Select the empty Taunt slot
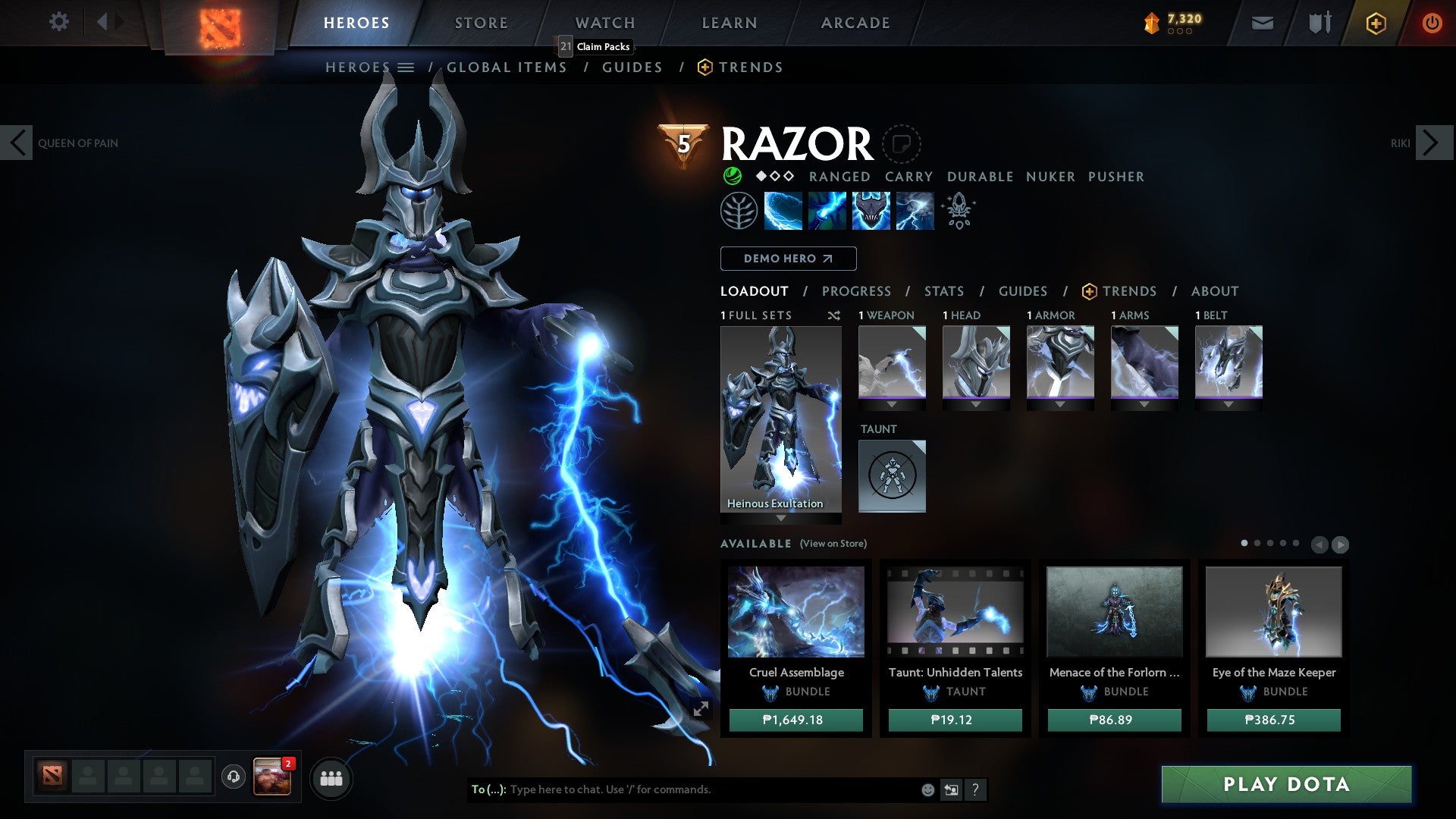This screenshot has height=819, width=1456. [x=892, y=475]
